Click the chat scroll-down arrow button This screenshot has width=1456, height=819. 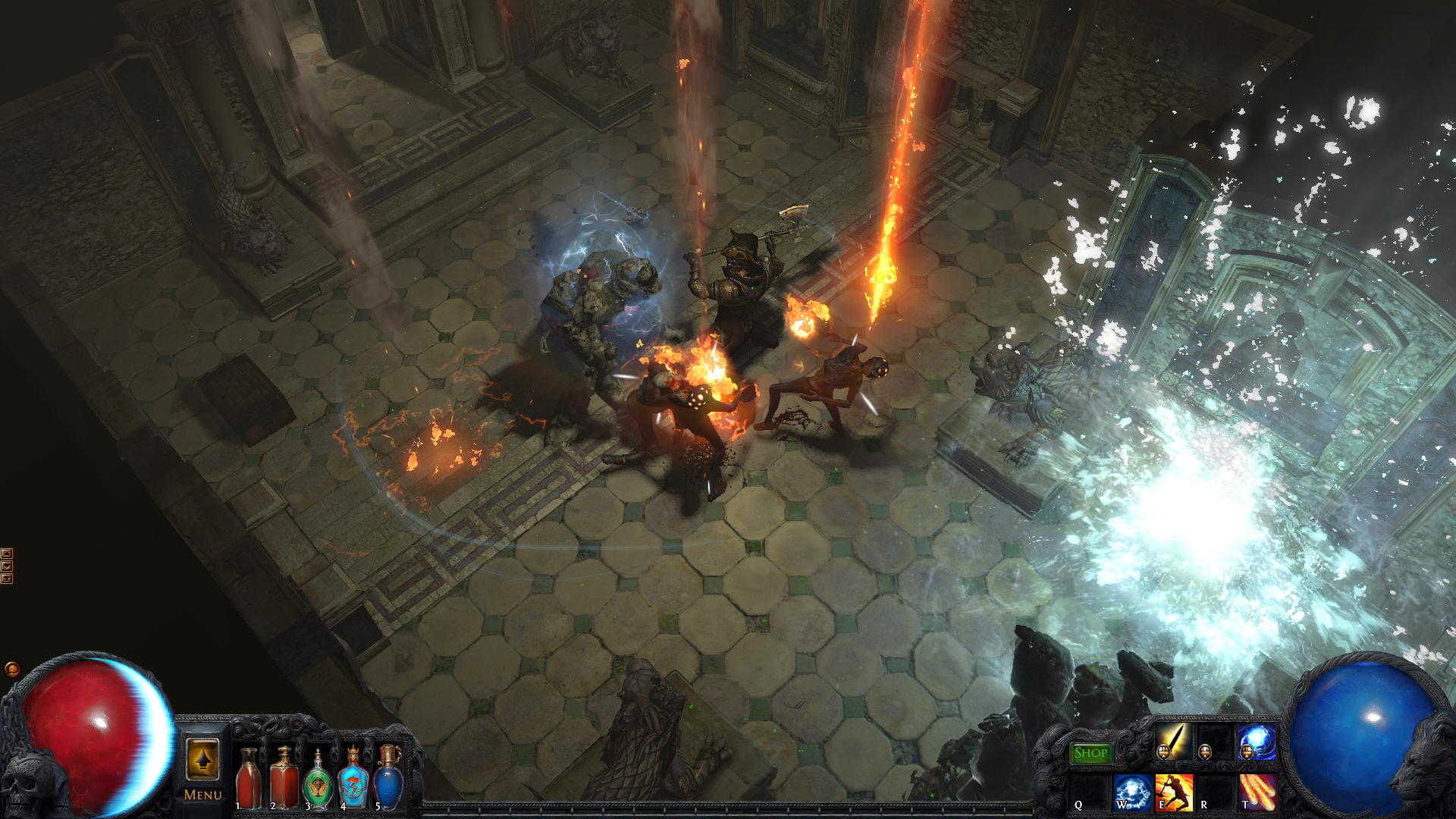[7, 566]
